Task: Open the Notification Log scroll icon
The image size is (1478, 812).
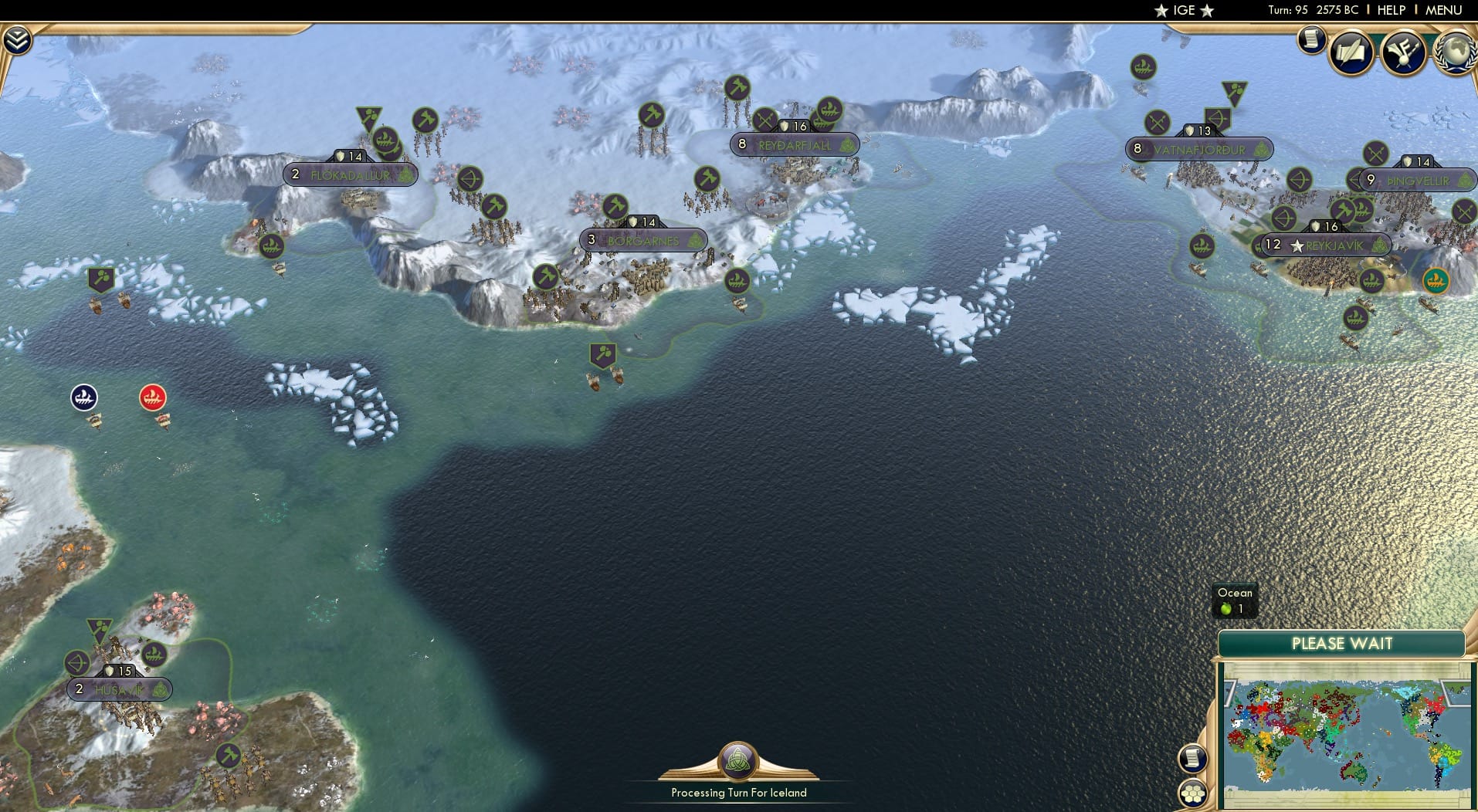Action: click(x=1310, y=39)
